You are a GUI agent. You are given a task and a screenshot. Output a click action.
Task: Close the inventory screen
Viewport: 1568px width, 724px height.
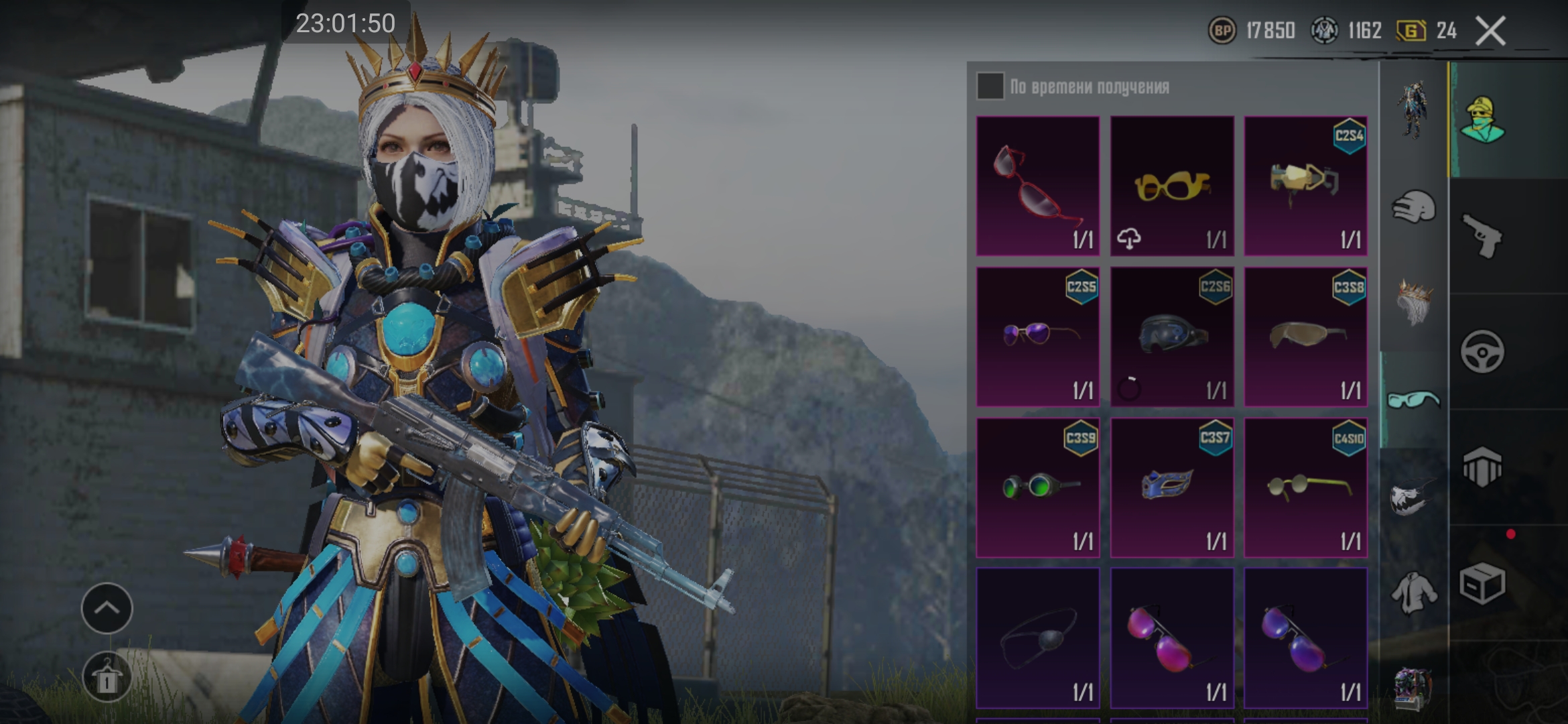point(1491,31)
